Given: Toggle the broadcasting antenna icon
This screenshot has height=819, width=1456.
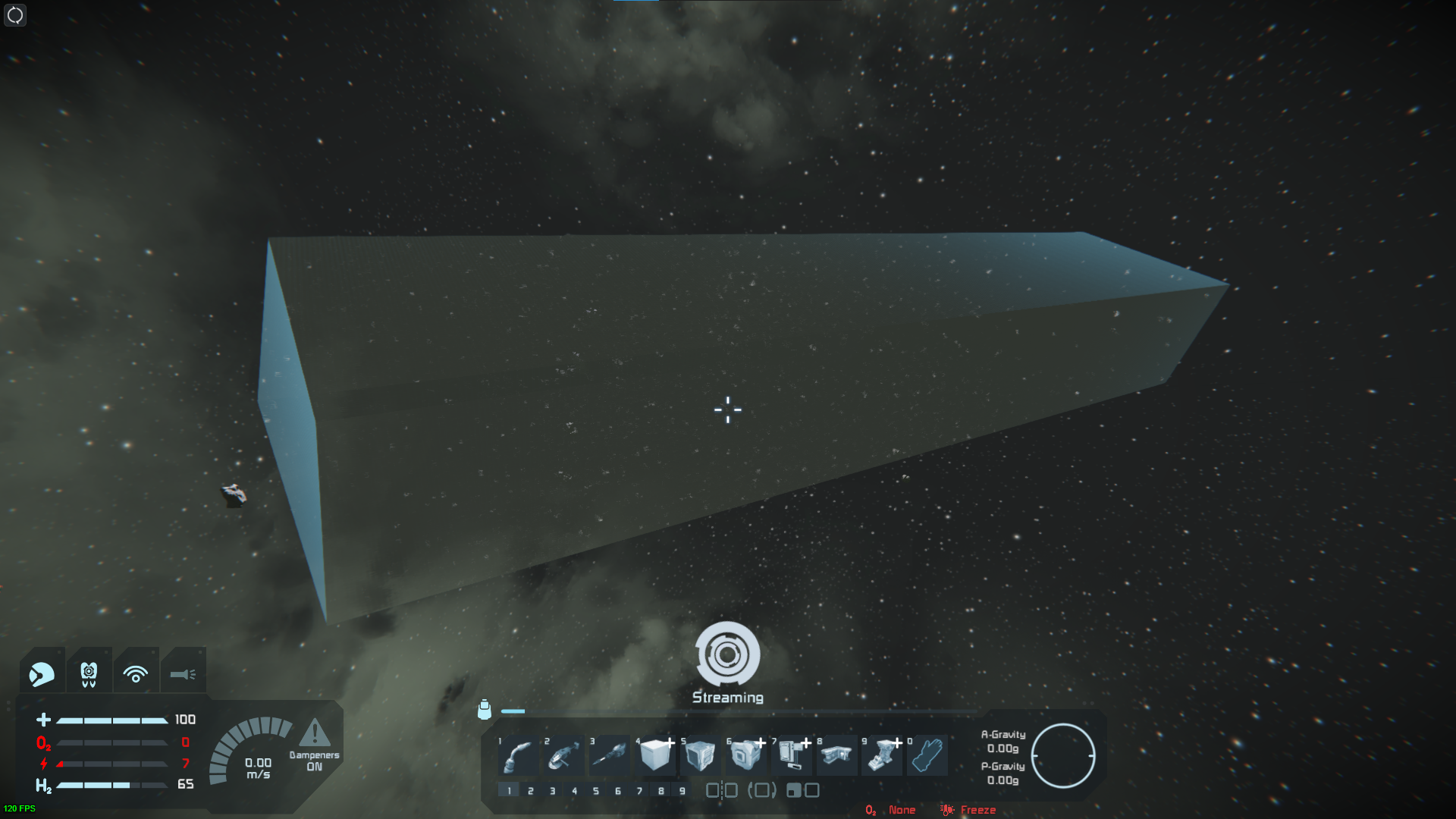Looking at the screenshot, I should click(x=136, y=673).
